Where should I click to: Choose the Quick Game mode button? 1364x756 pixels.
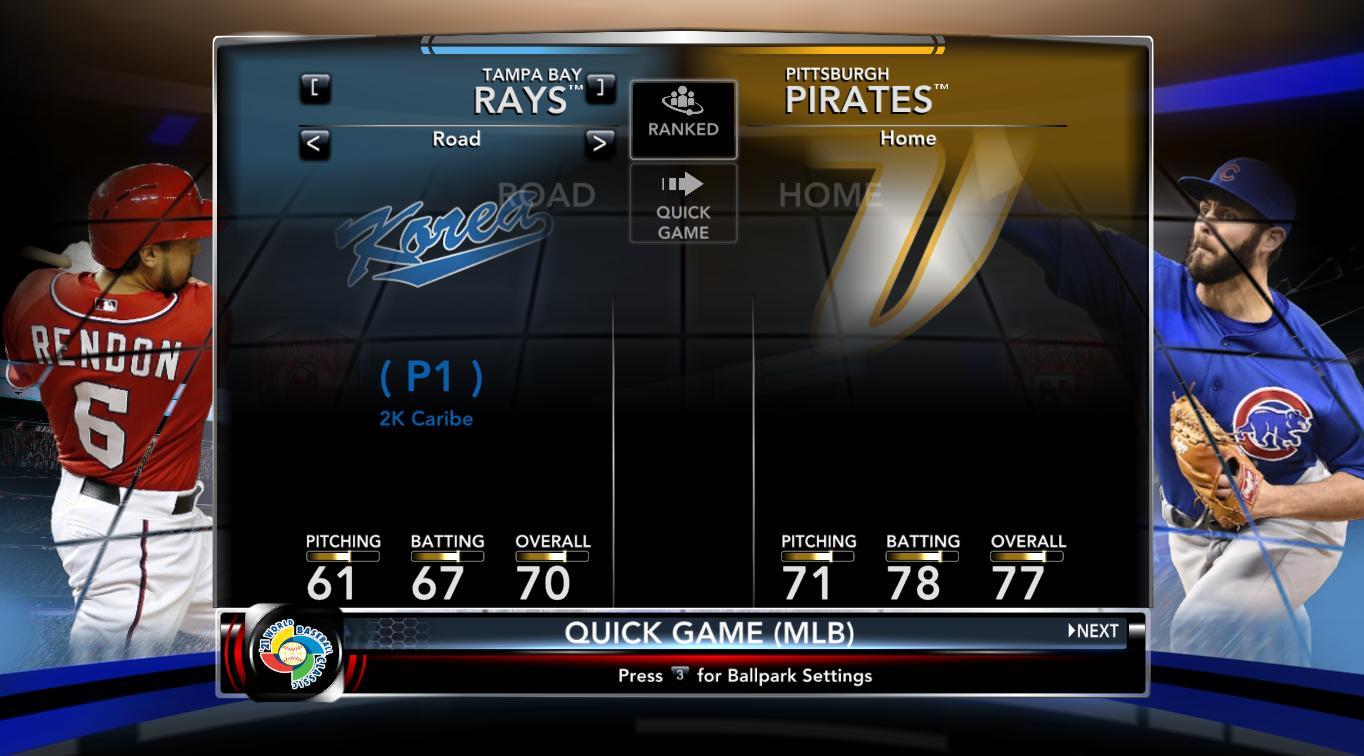(683, 204)
